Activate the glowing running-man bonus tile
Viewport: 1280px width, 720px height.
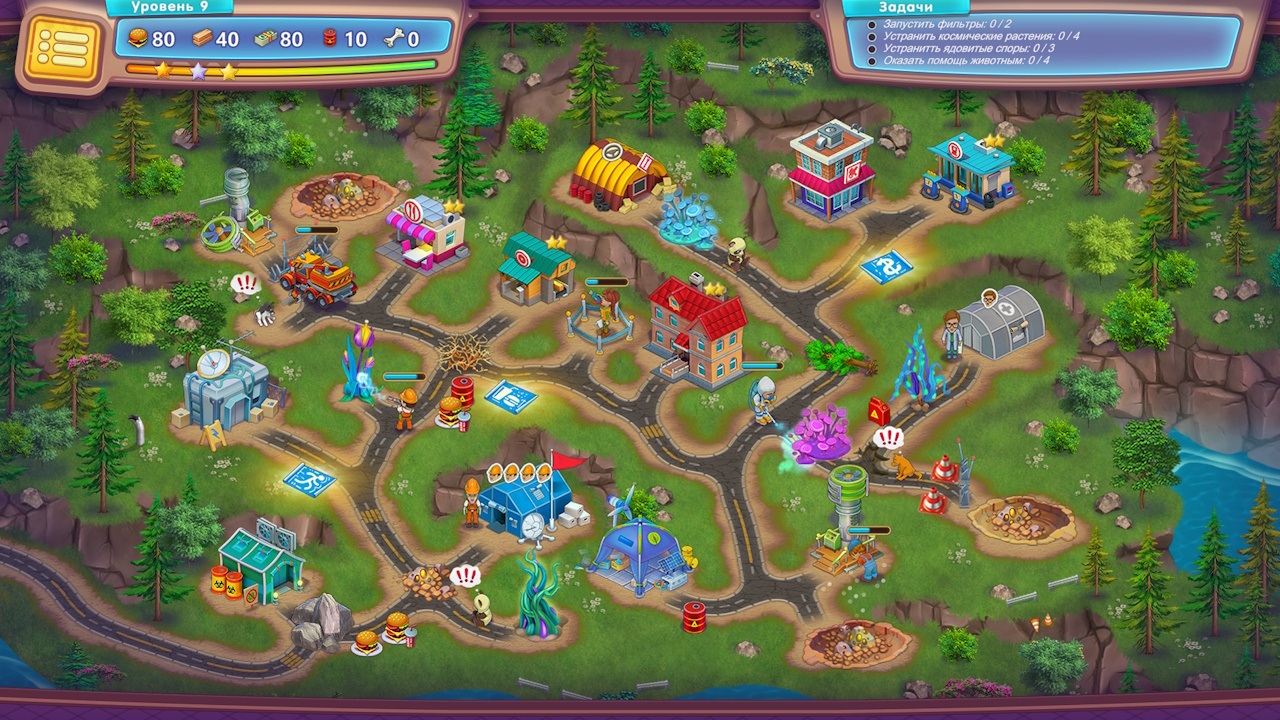tap(308, 479)
